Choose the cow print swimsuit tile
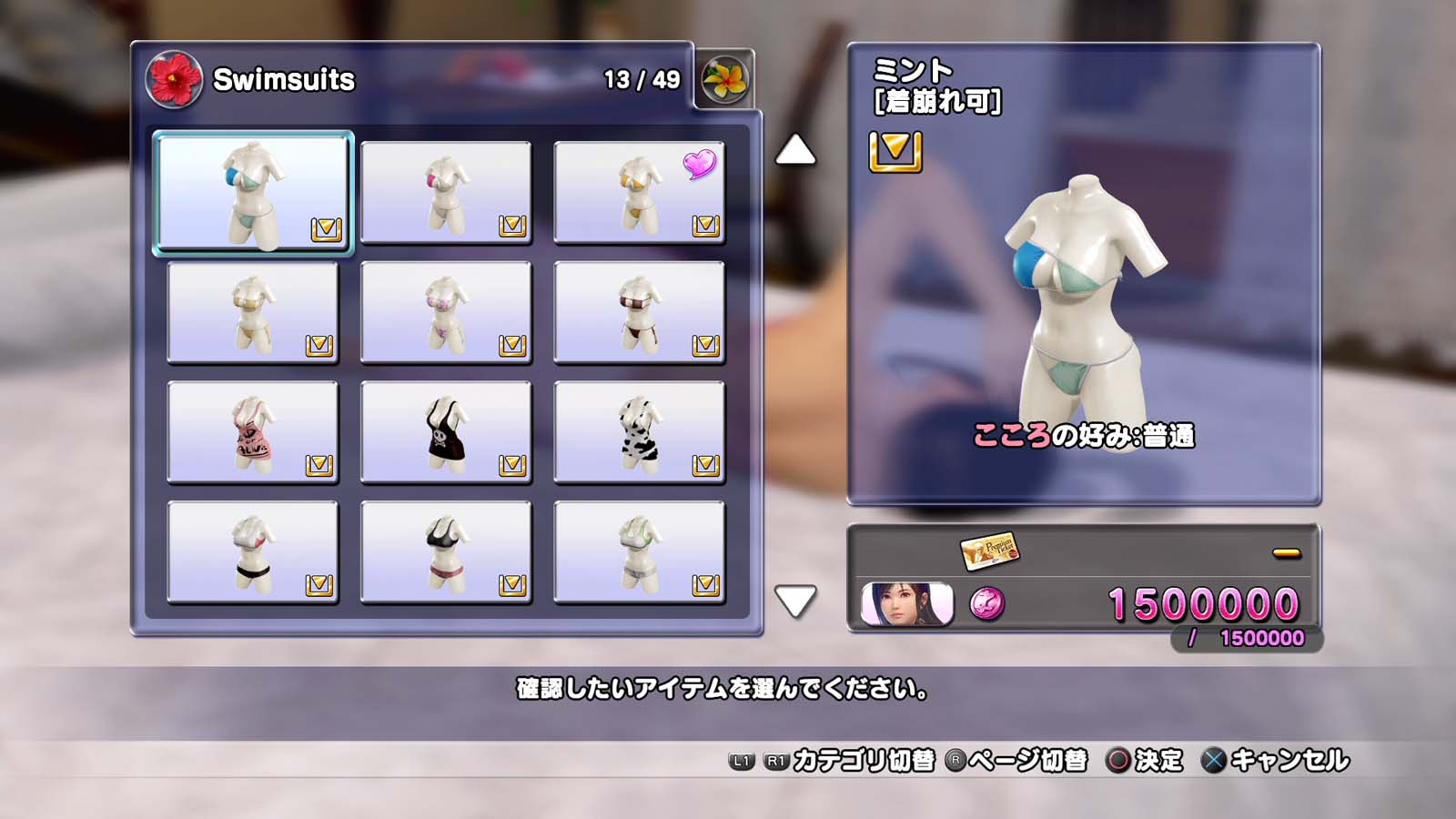1456x819 pixels. point(639,432)
